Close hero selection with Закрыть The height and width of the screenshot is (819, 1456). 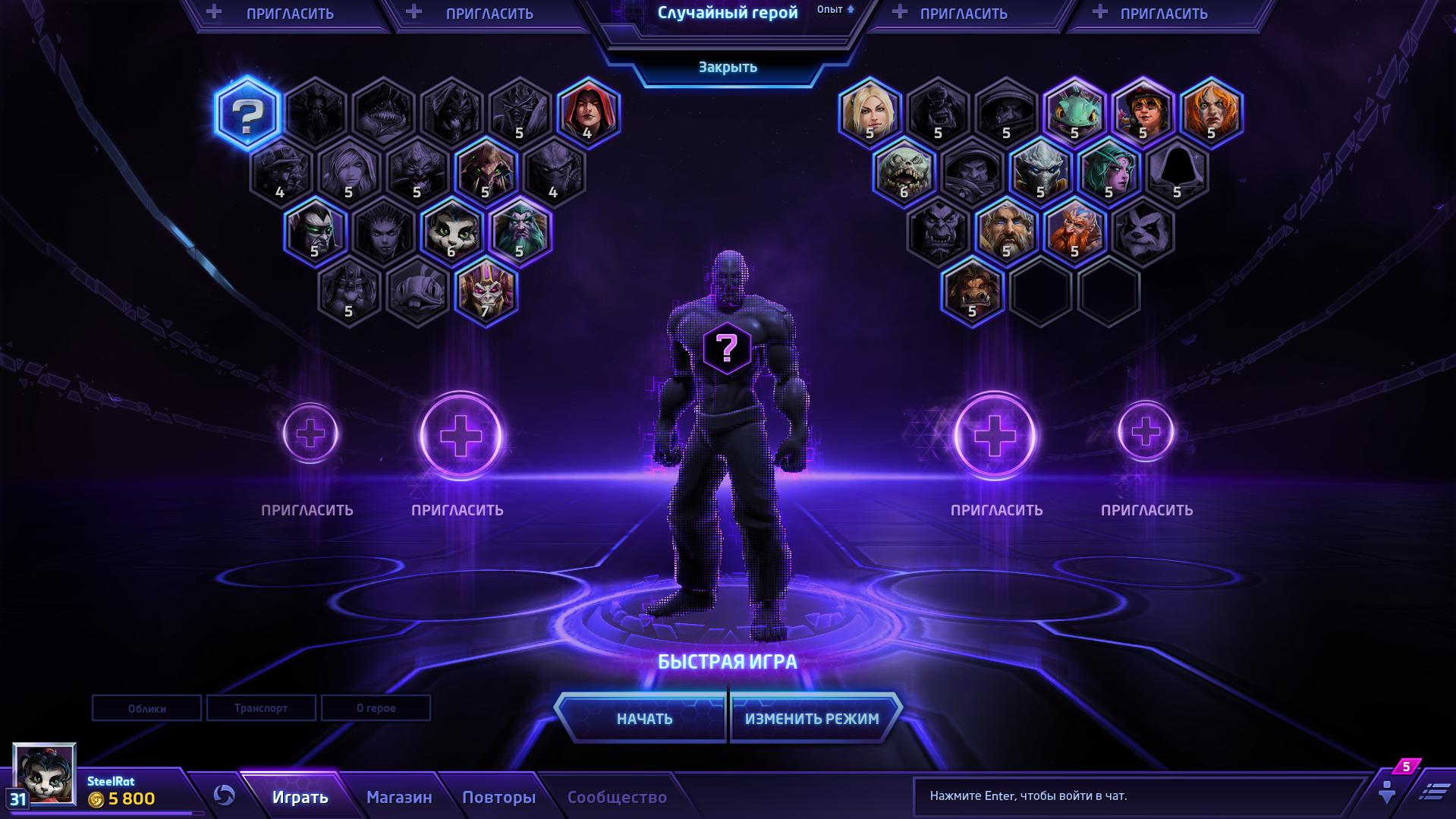[728, 68]
